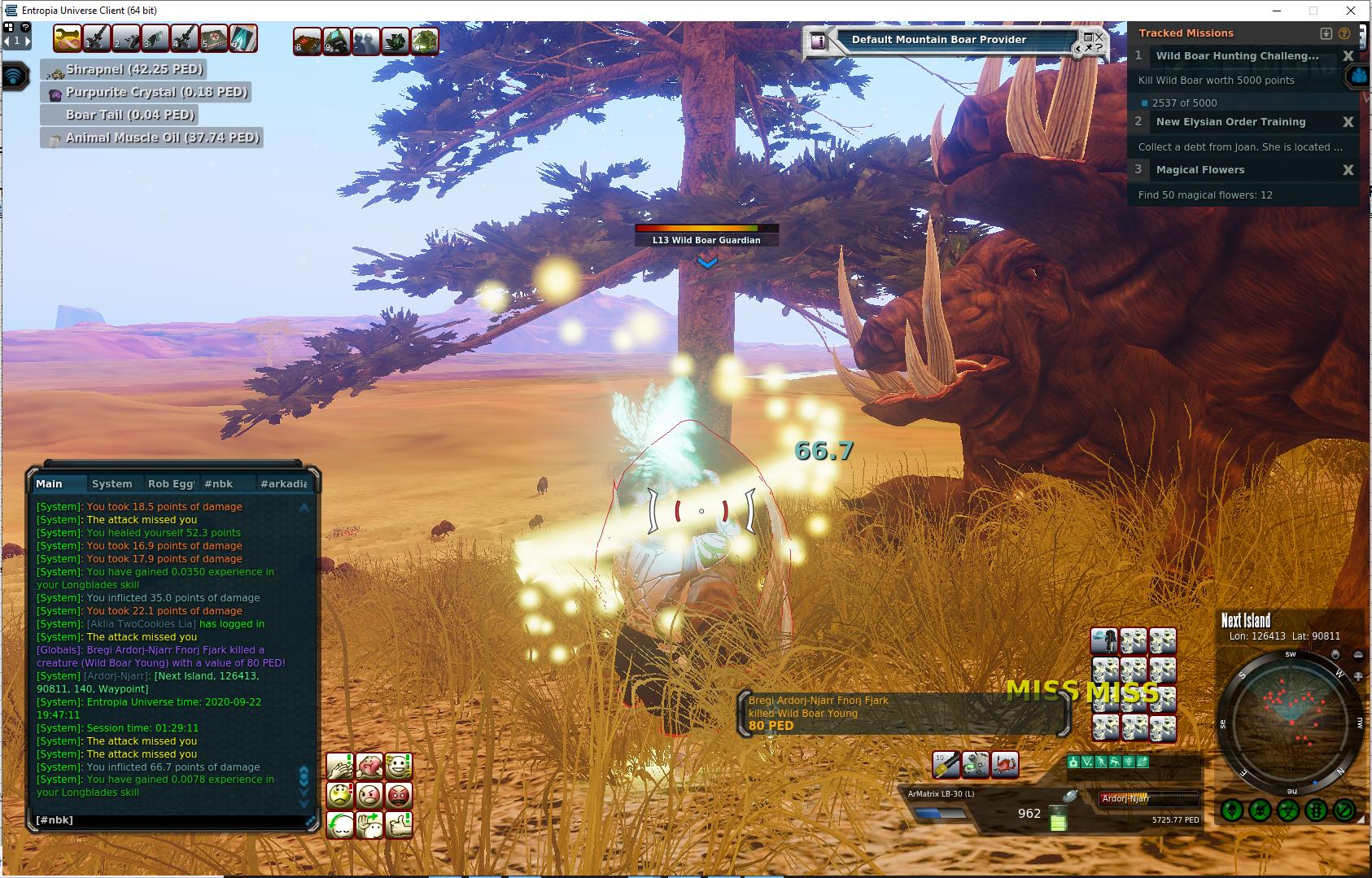Image resolution: width=1372 pixels, height=878 pixels.
Task: Select the Rob Egg chat tab
Action: [x=170, y=483]
